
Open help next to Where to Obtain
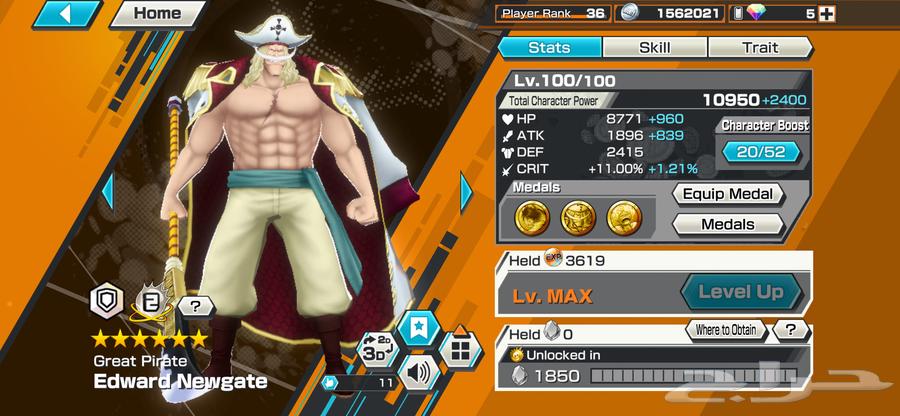click(791, 329)
